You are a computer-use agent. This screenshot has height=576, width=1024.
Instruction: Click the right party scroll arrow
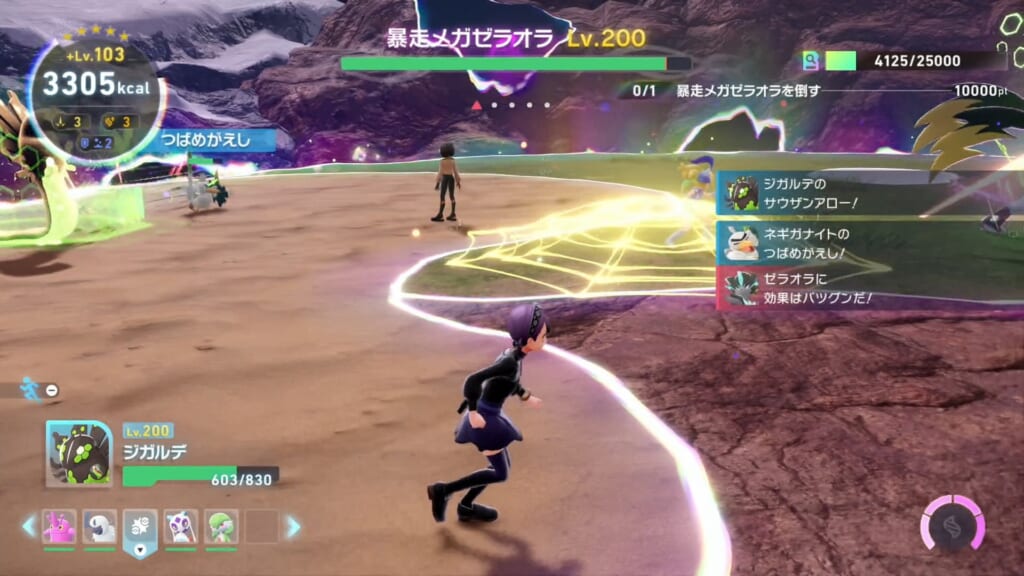coord(293,526)
